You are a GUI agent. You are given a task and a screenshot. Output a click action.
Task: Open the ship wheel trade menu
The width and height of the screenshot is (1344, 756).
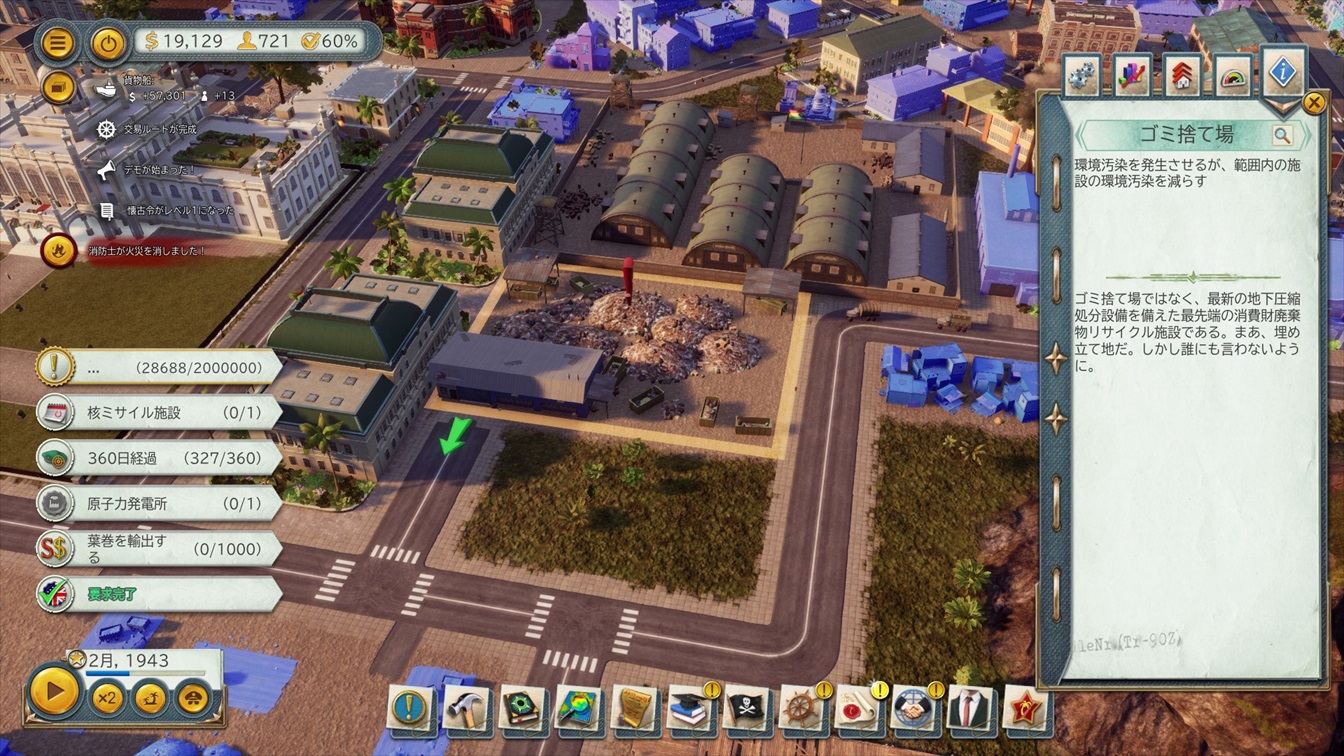click(802, 708)
